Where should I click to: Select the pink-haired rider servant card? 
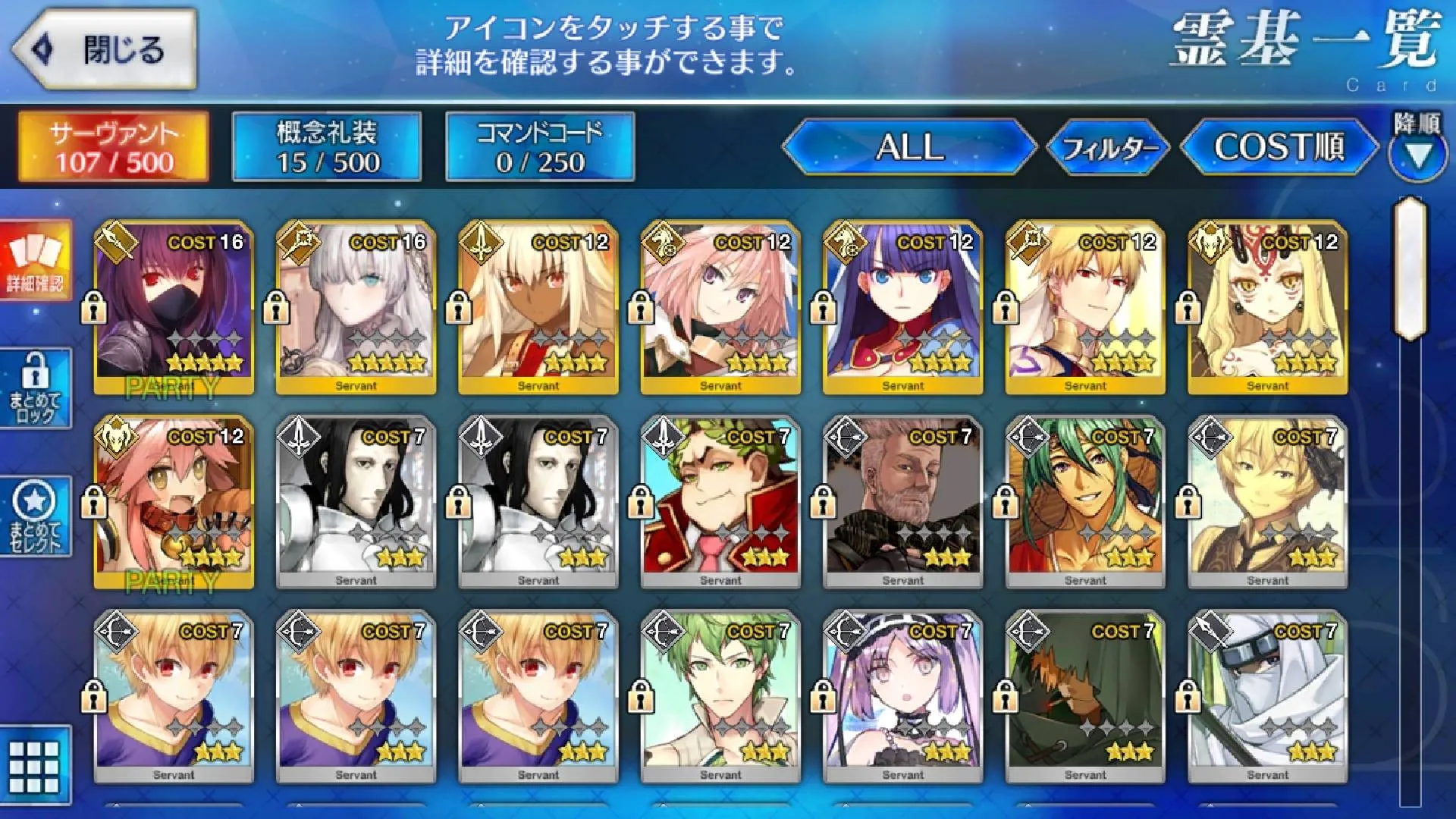click(720, 308)
